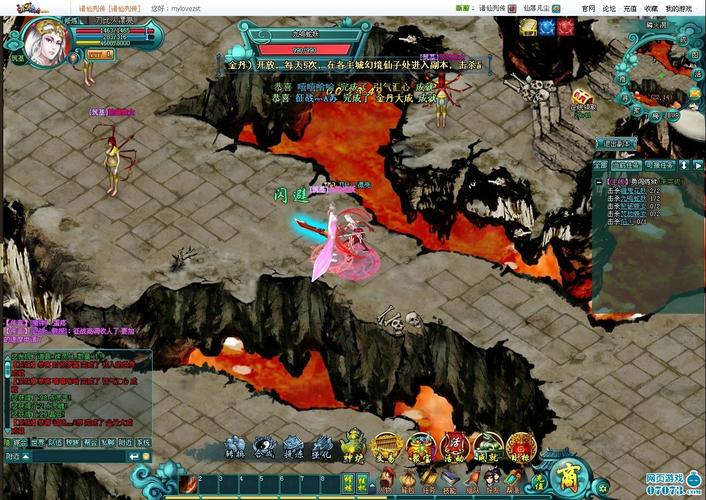
Task: Open the 充值 recharge link
Action: pyautogui.click(x=630, y=8)
